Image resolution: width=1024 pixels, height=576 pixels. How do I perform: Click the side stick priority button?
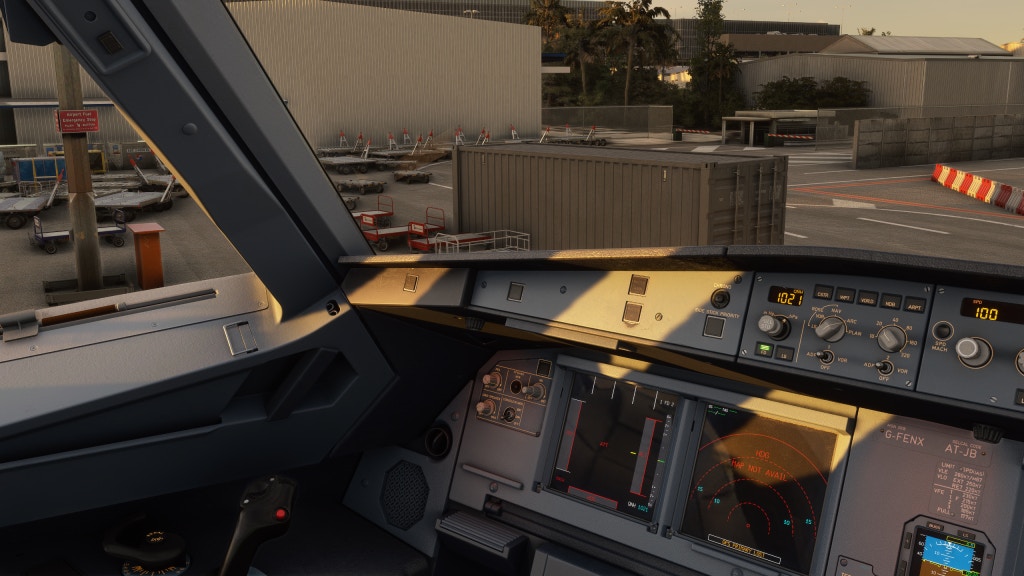tap(713, 326)
